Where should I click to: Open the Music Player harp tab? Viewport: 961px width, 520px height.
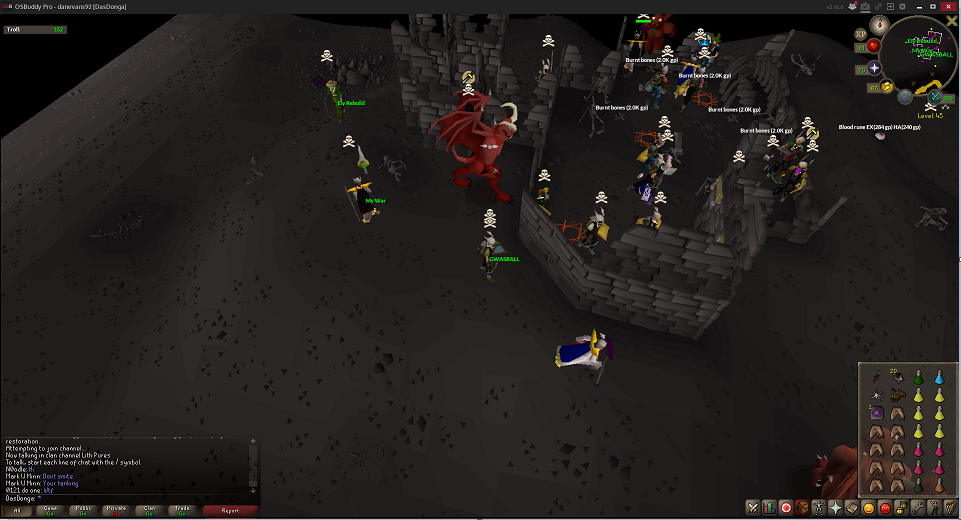(x=951, y=508)
